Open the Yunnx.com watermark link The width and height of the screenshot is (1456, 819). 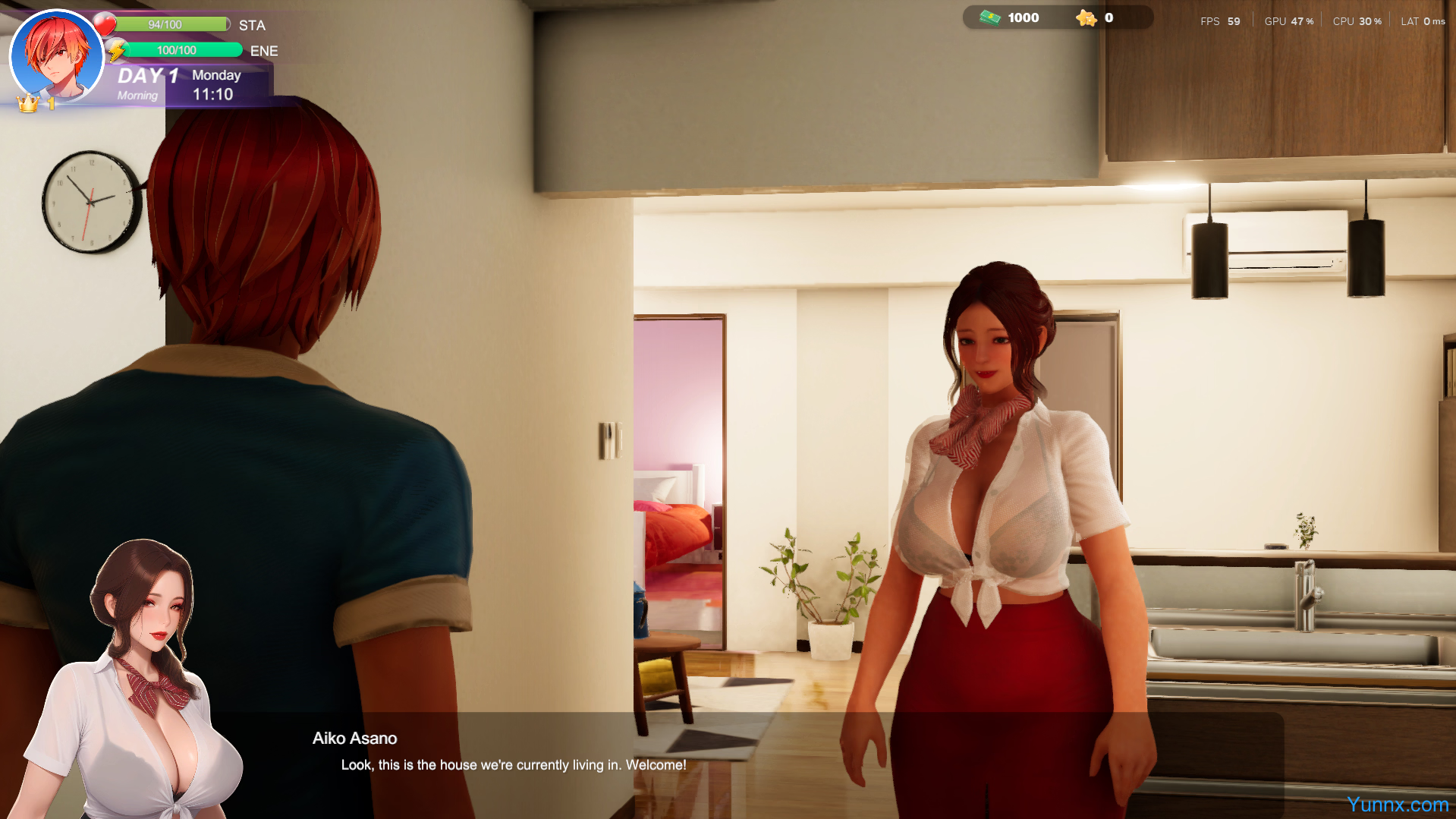coord(1398,805)
